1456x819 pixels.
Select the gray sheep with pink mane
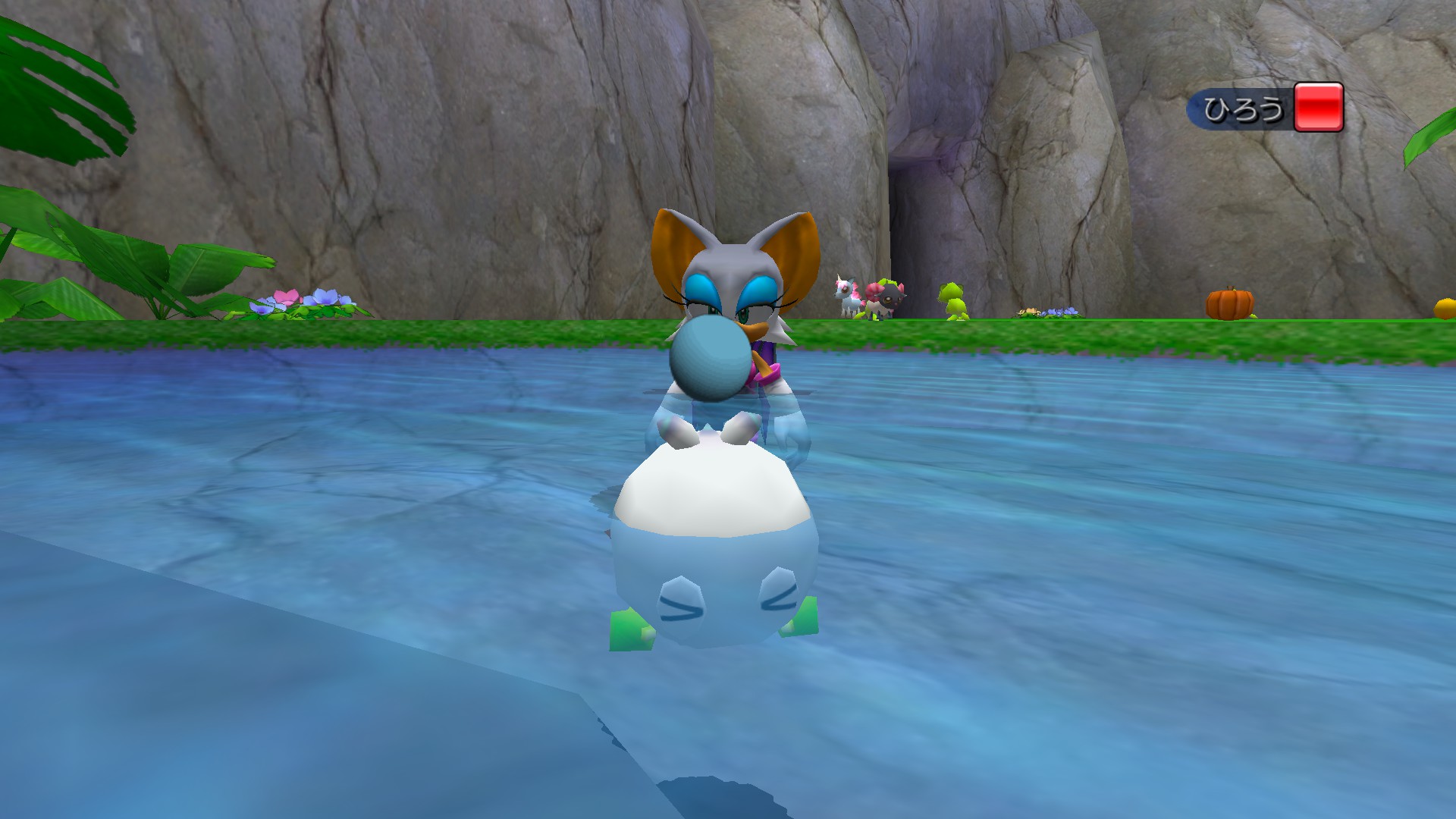click(887, 296)
